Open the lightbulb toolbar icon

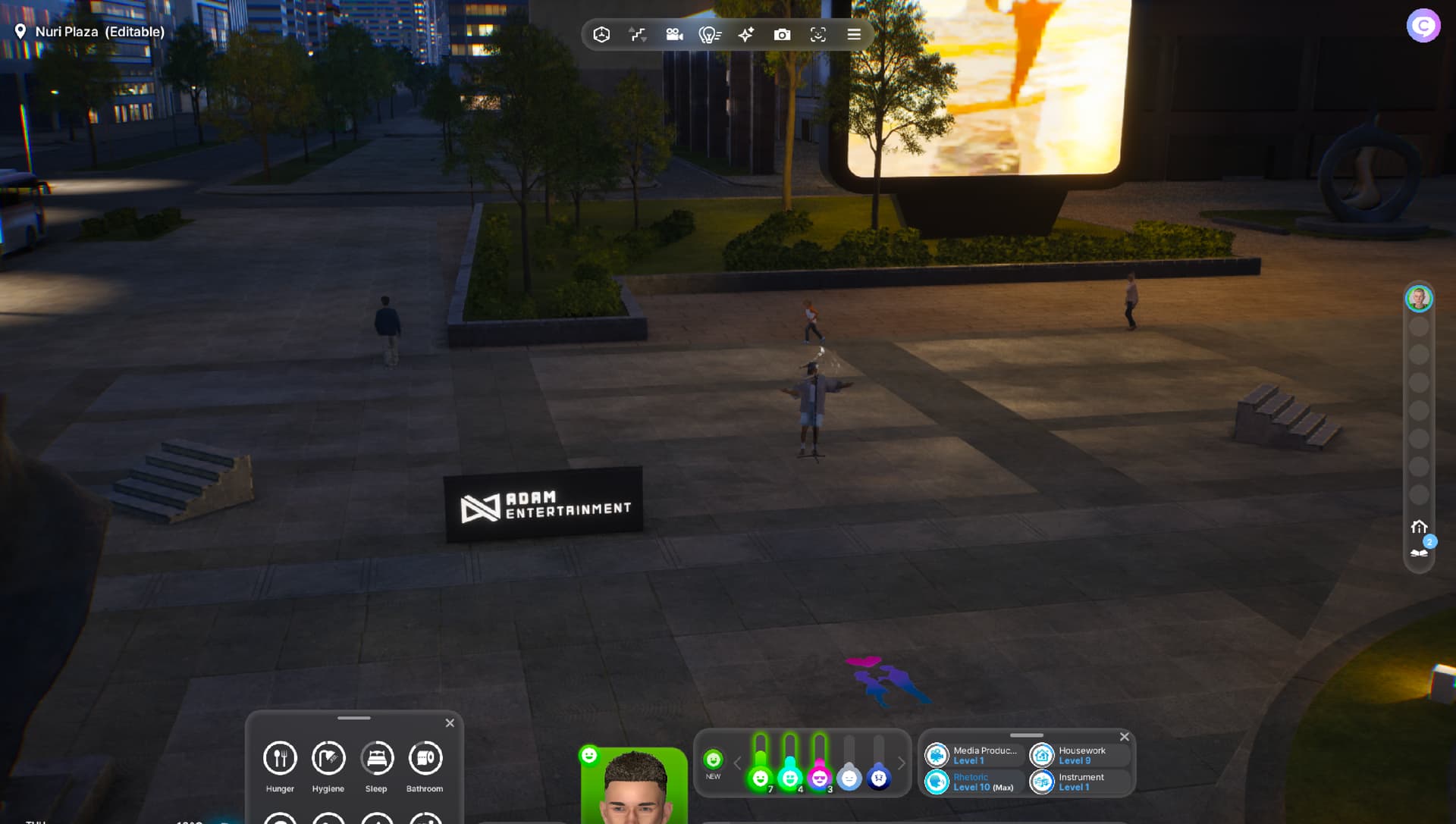pyautogui.click(x=710, y=35)
